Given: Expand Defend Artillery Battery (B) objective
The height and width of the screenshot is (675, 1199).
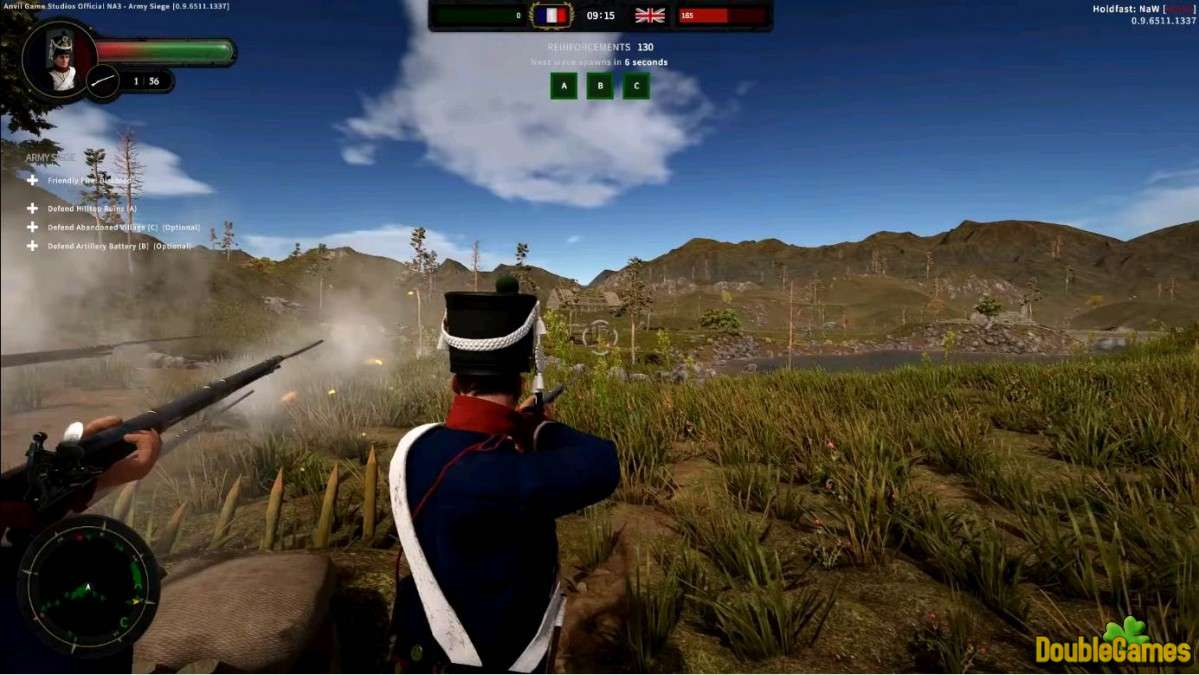Looking at the screenshot, I should tap(33, 246).
